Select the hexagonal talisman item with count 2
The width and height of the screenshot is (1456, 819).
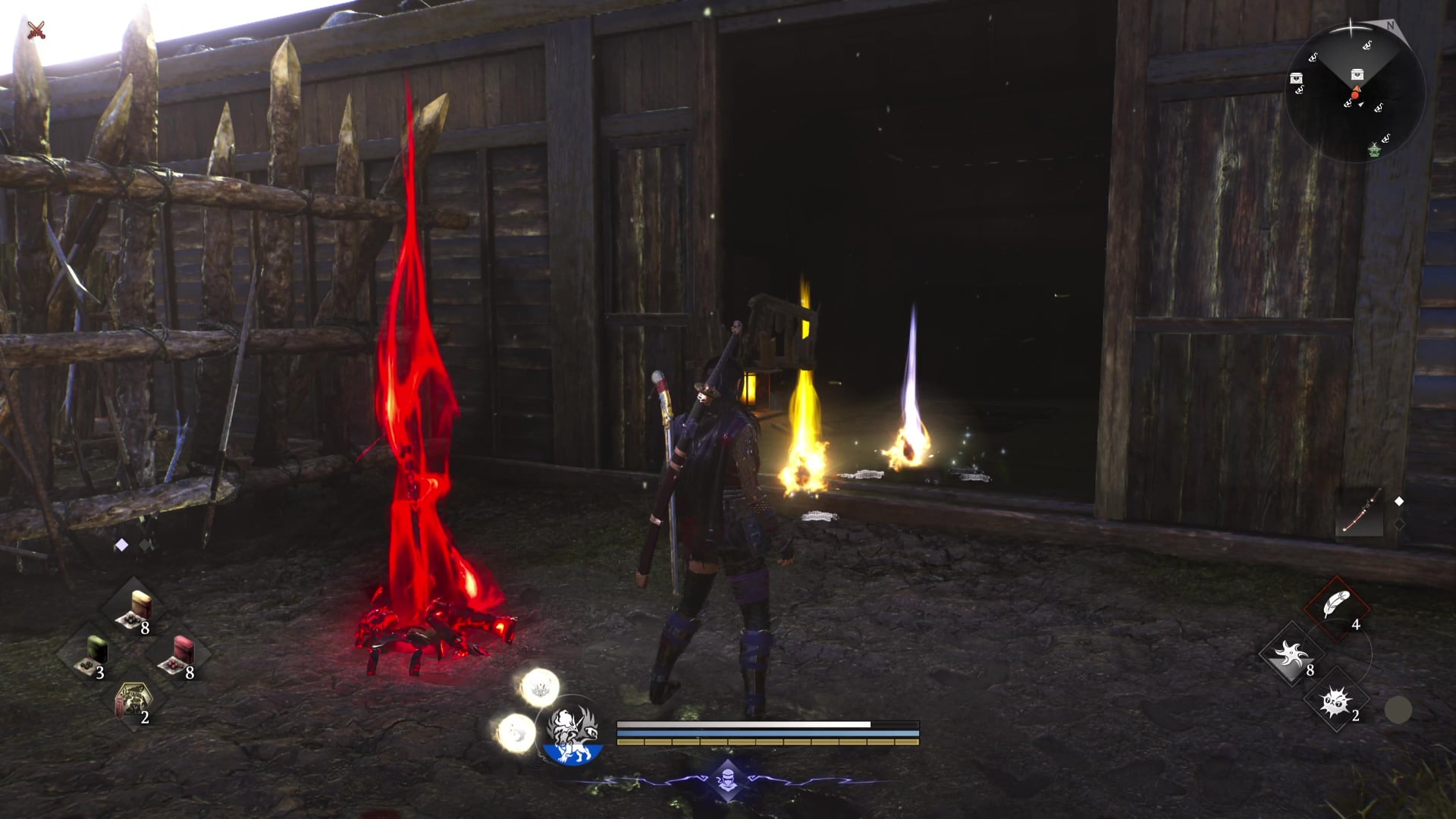point(133,701)
